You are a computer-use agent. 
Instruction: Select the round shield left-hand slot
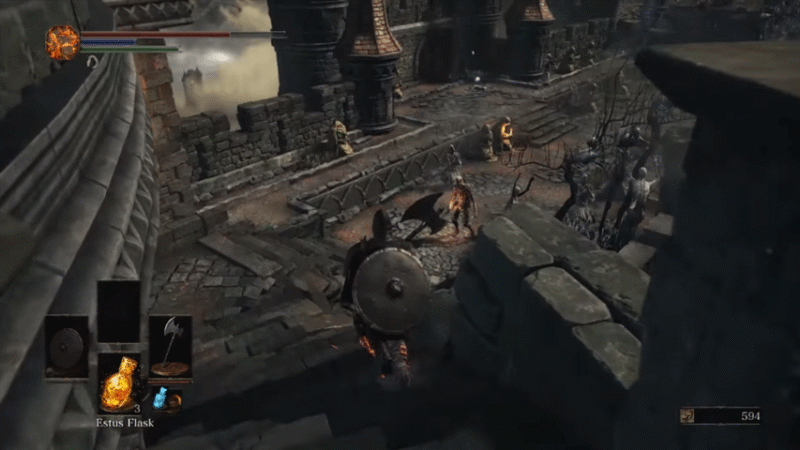point(67,347)
